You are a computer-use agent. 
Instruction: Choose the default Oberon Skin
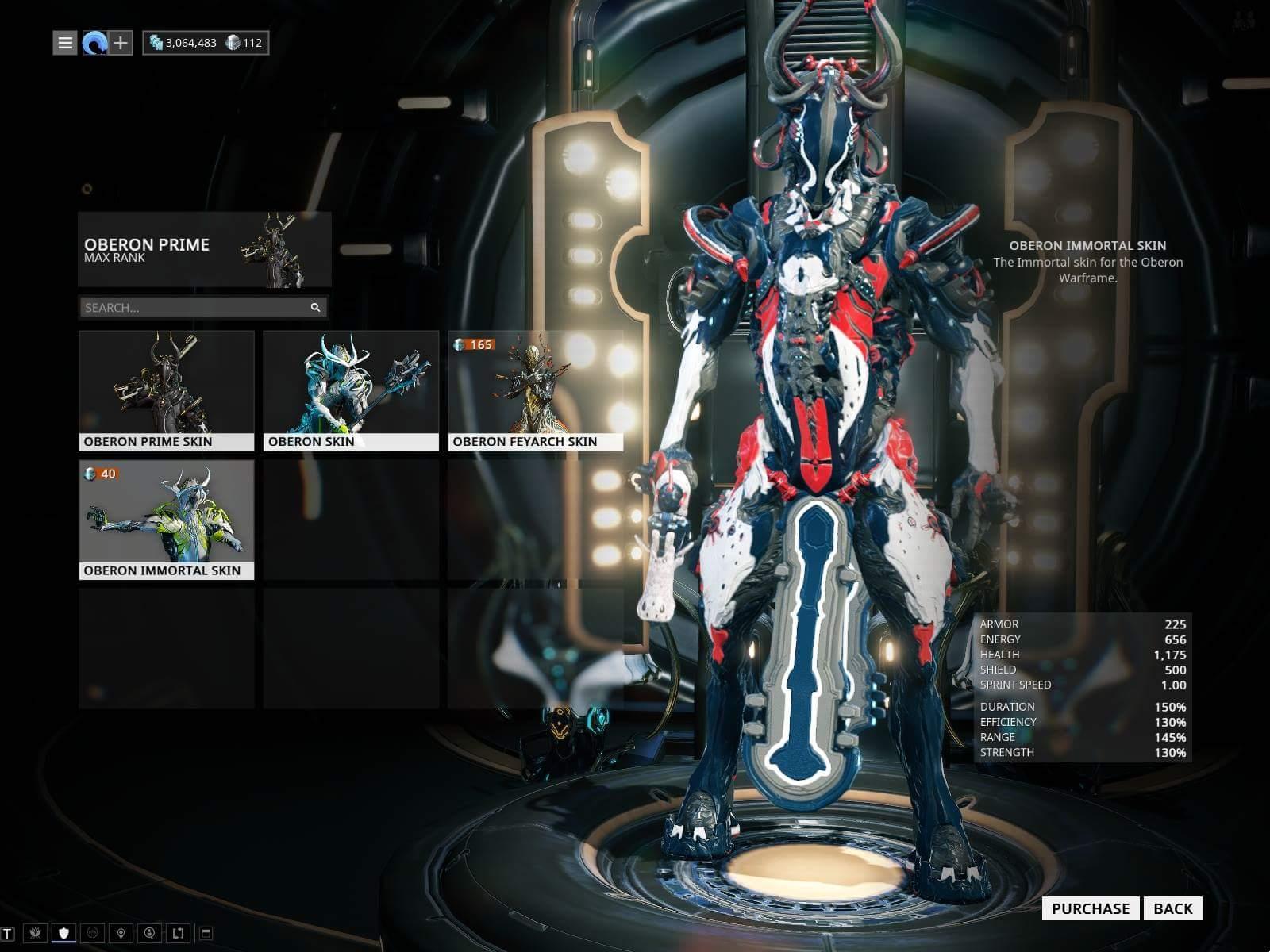tap(351, 390)
